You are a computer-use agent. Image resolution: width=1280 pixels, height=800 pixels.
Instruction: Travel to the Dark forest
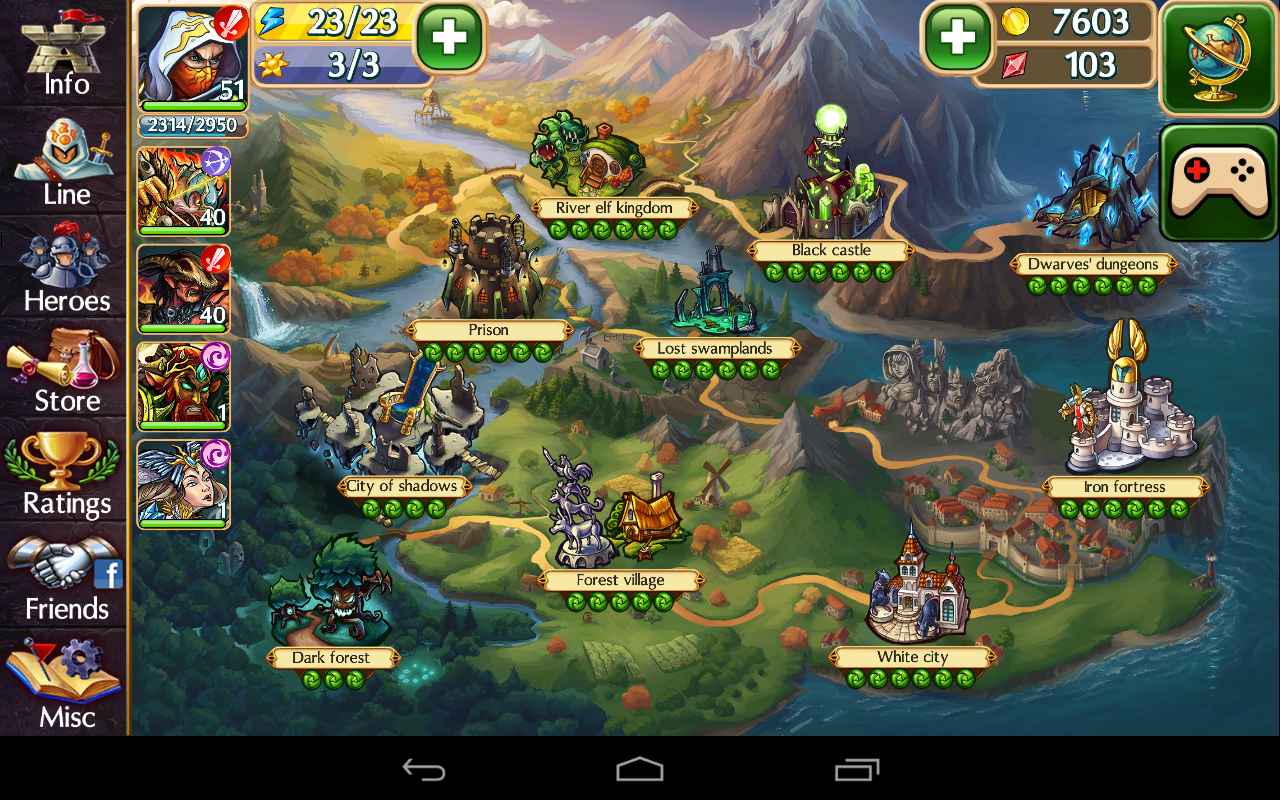[x=330, y=657]
